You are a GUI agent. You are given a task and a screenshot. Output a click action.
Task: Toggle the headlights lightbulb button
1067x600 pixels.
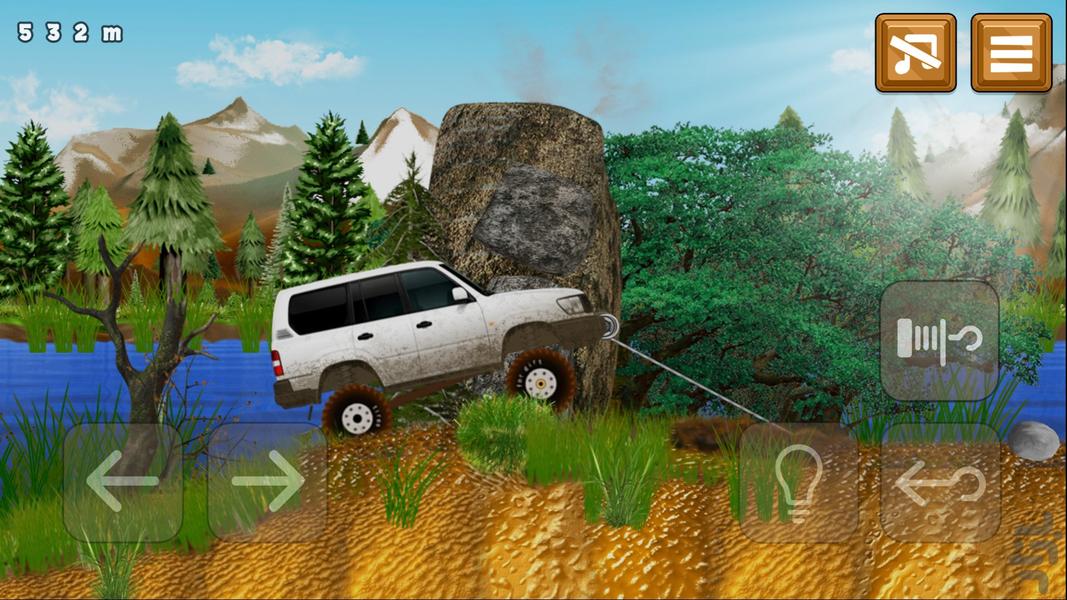798,482
